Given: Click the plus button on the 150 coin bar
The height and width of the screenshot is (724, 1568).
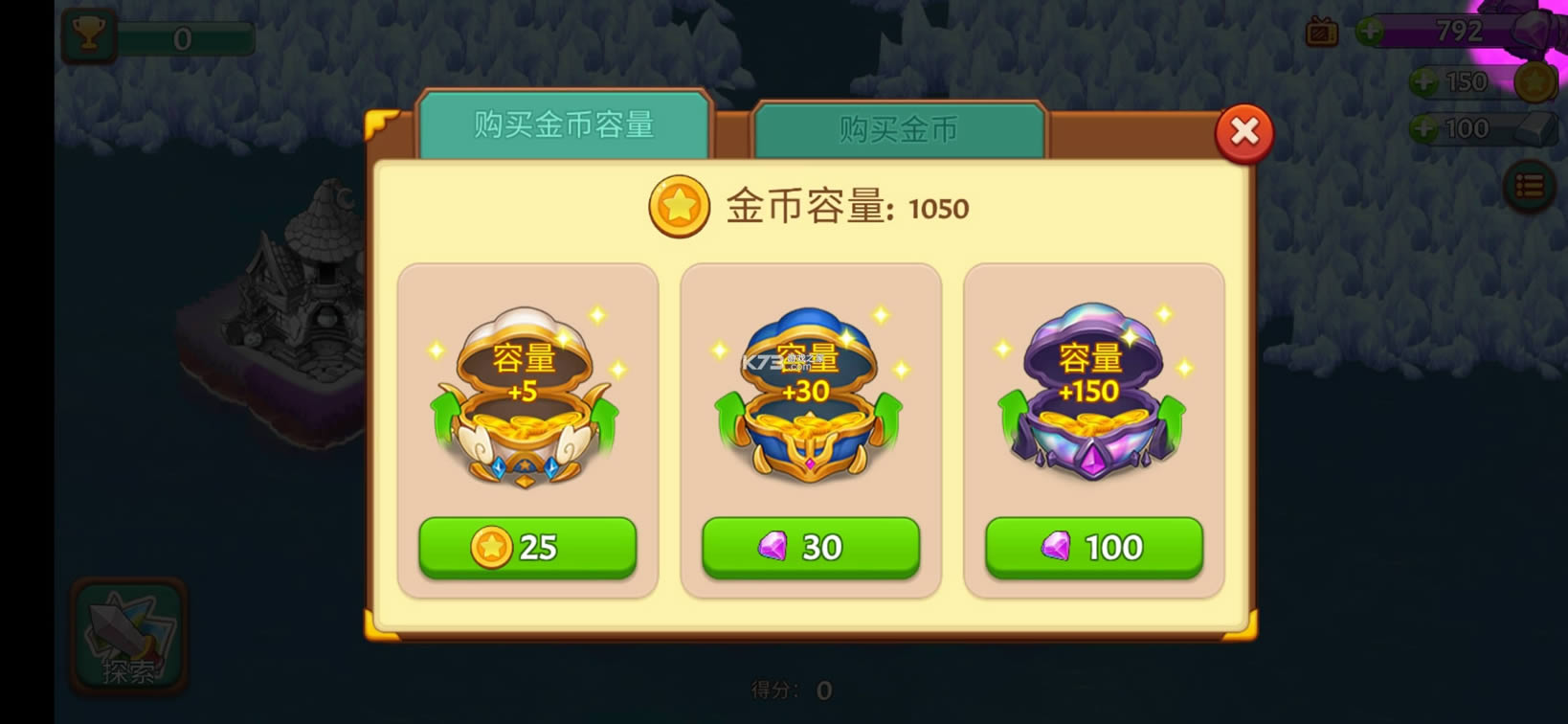Looking at the screenshot, I should pyautogui.click(x=1425, y=81).
